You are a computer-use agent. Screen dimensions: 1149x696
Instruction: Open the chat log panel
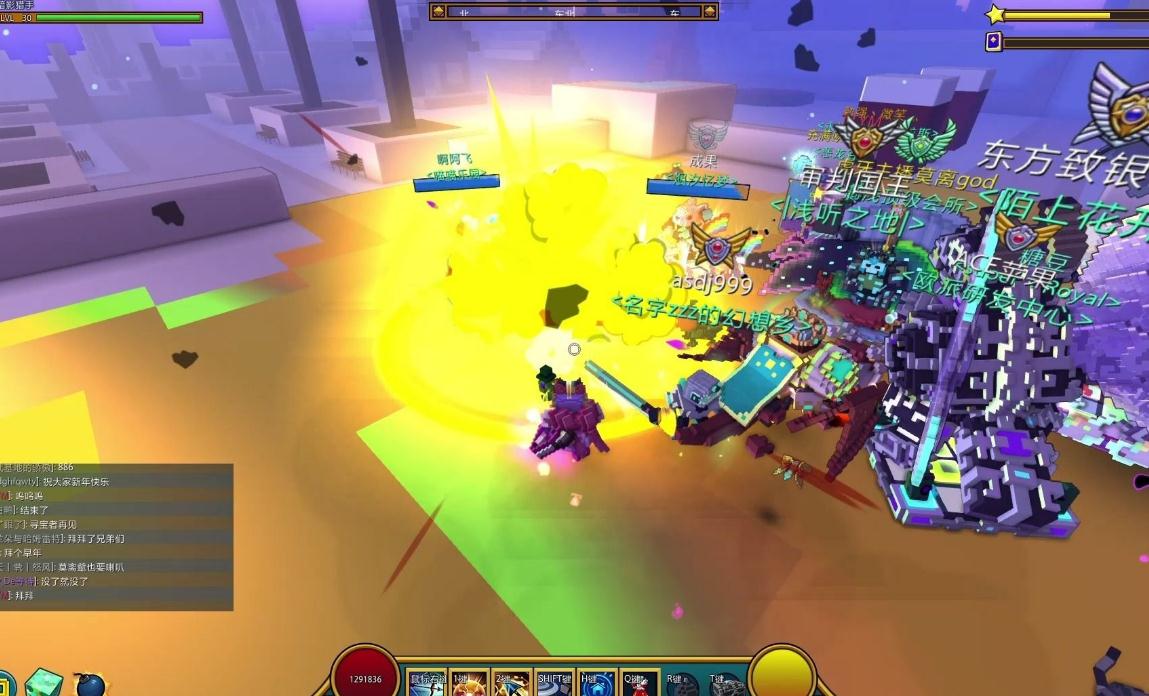click(116, 537)
